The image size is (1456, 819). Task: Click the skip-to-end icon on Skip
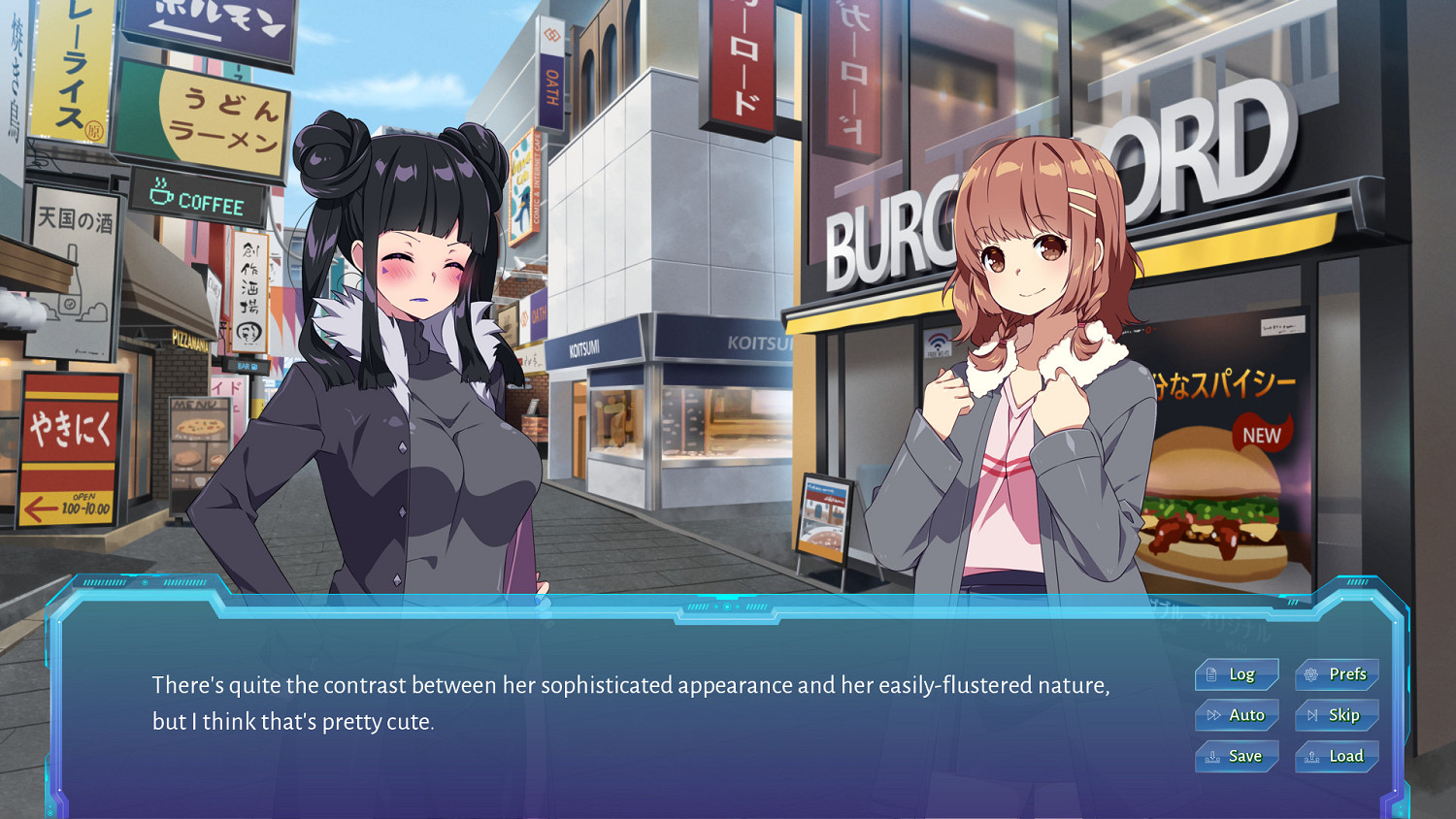(x=1312, y=715)
